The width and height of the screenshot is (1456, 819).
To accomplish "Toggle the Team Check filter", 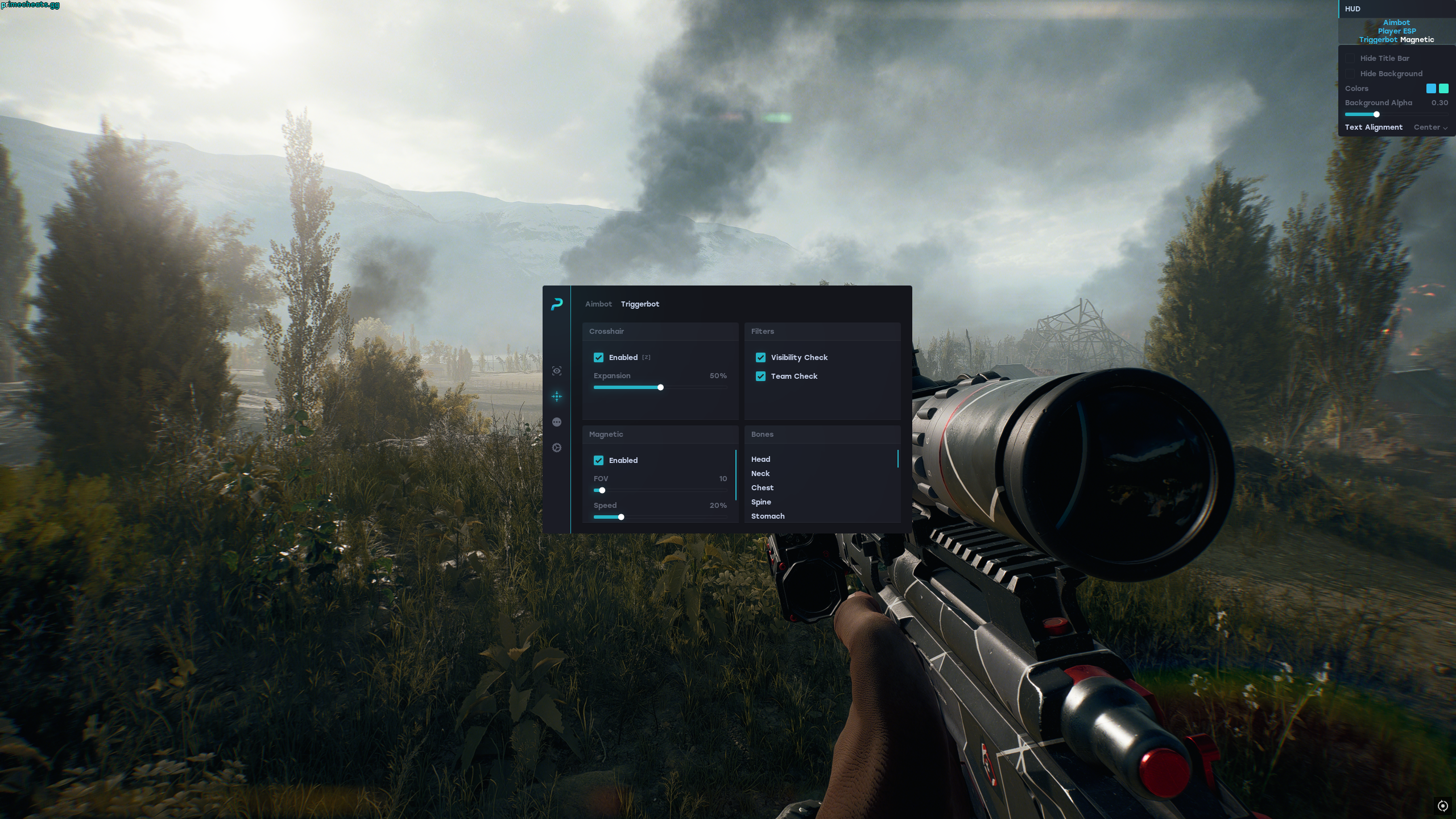I will click(760, 376).
